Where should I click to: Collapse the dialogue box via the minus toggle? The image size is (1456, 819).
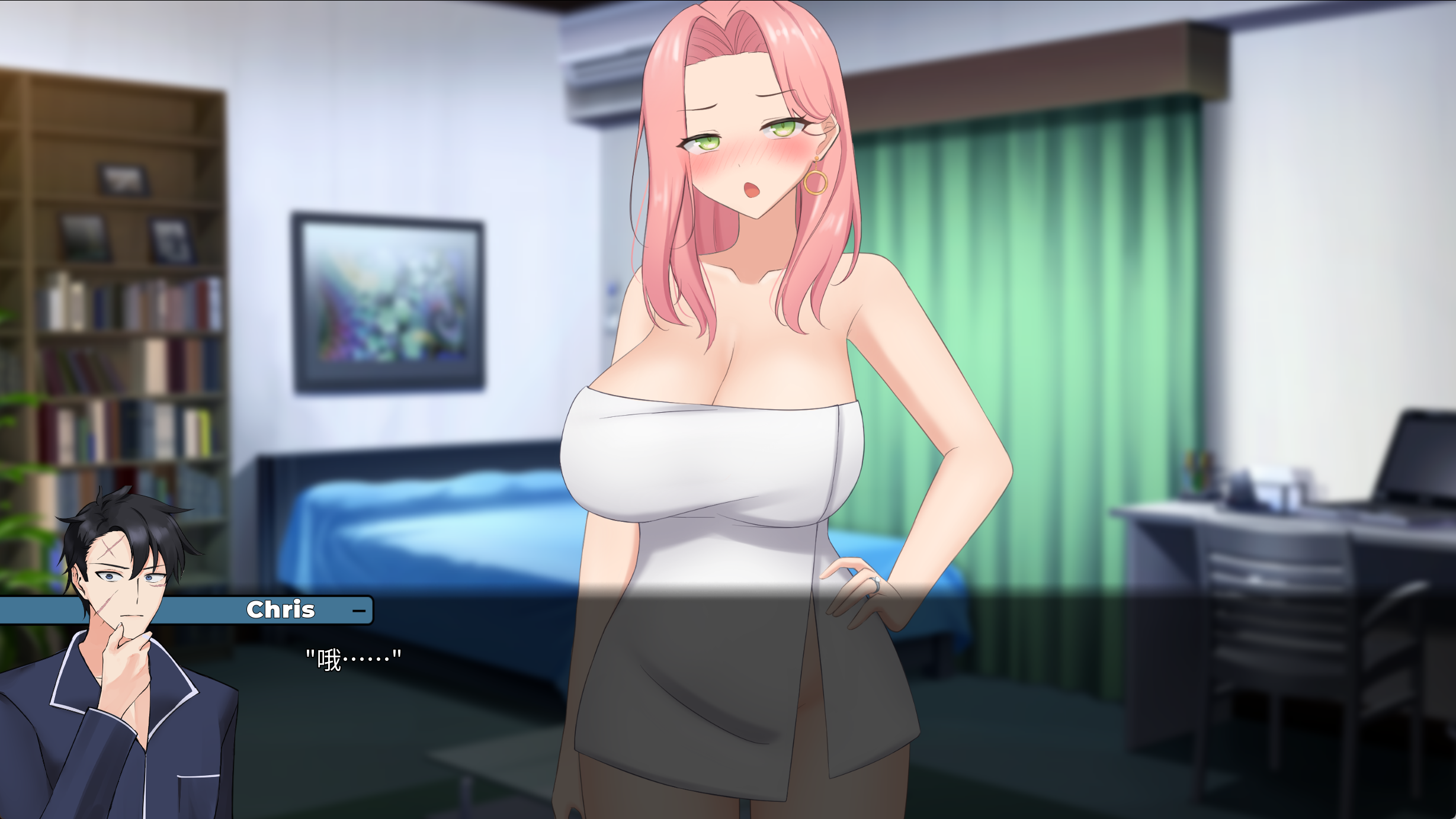click(358, 611)
